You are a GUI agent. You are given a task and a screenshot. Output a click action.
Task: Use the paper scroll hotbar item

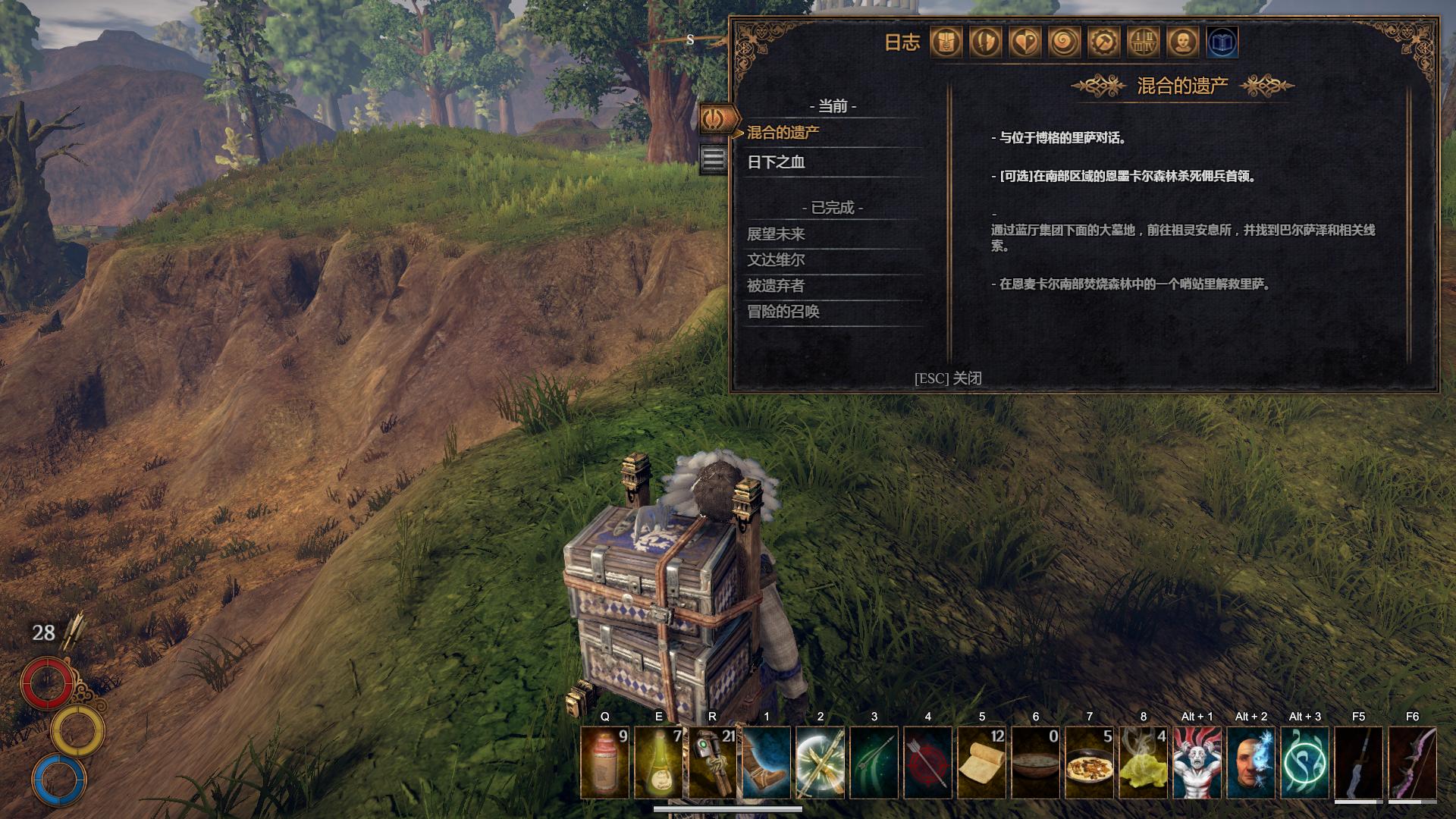(981, 762)
